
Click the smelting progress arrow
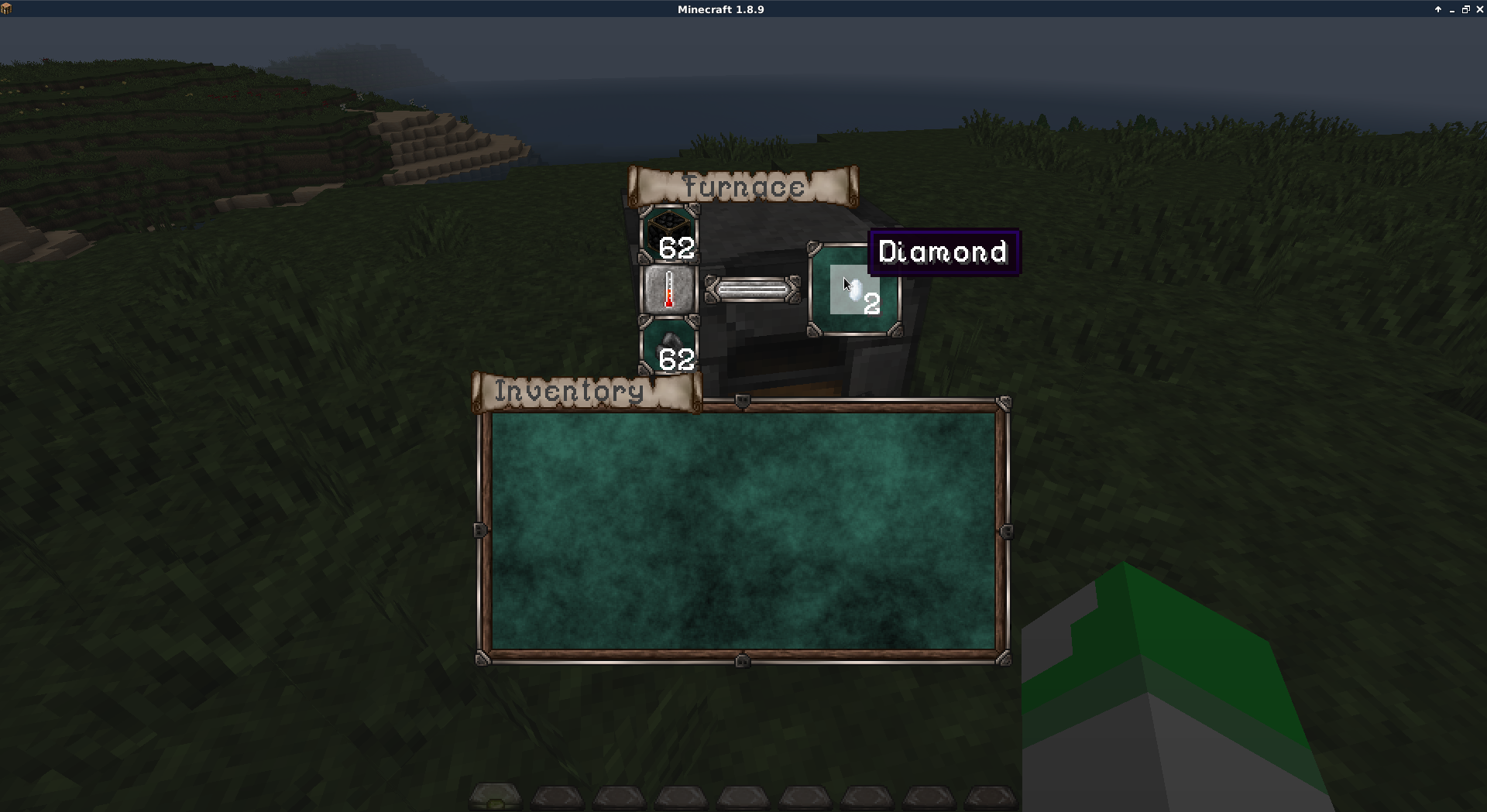click(x=751, y=290)
